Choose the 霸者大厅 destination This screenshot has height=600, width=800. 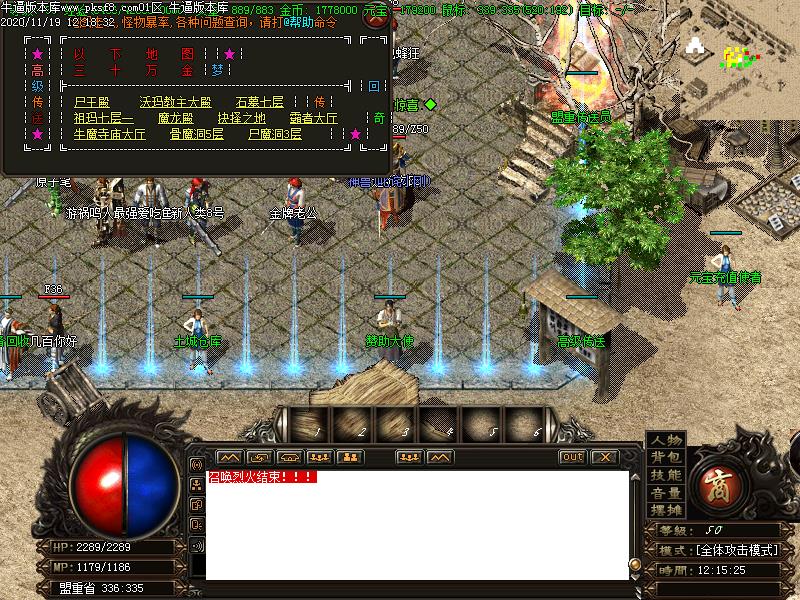(x=314, y=118)
